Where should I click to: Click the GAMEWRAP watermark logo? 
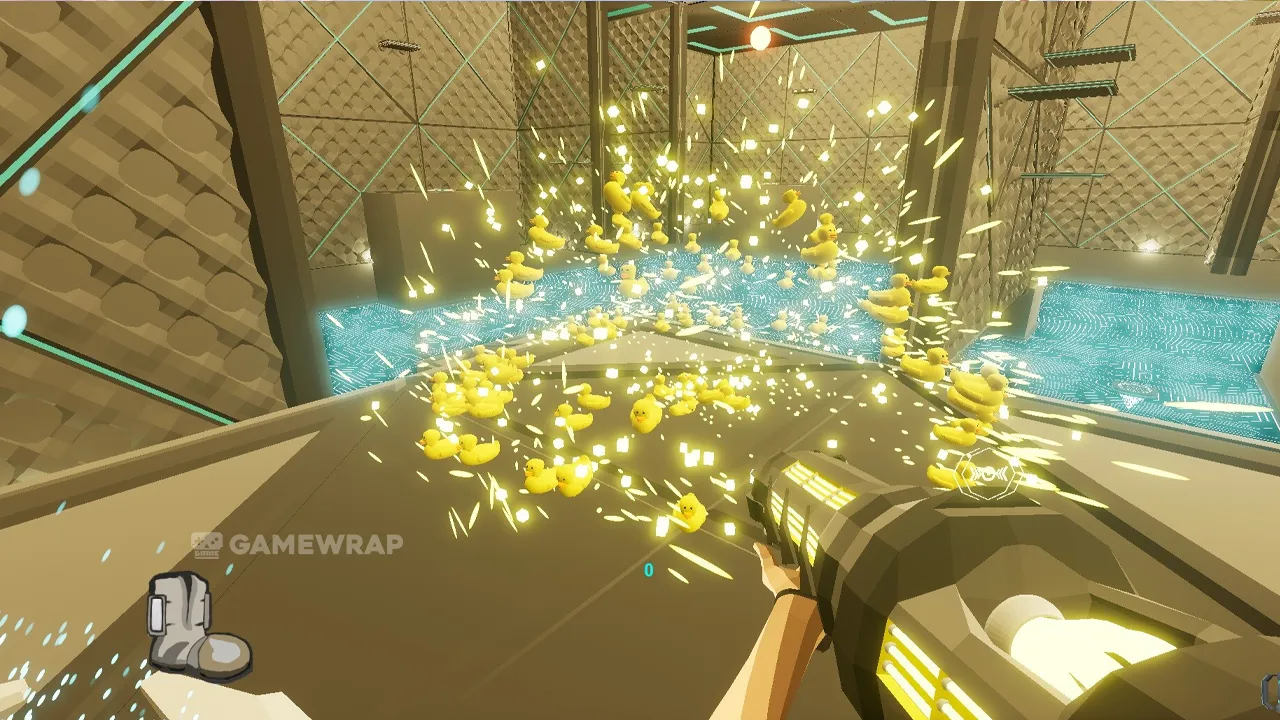click(x=297, y=544)
